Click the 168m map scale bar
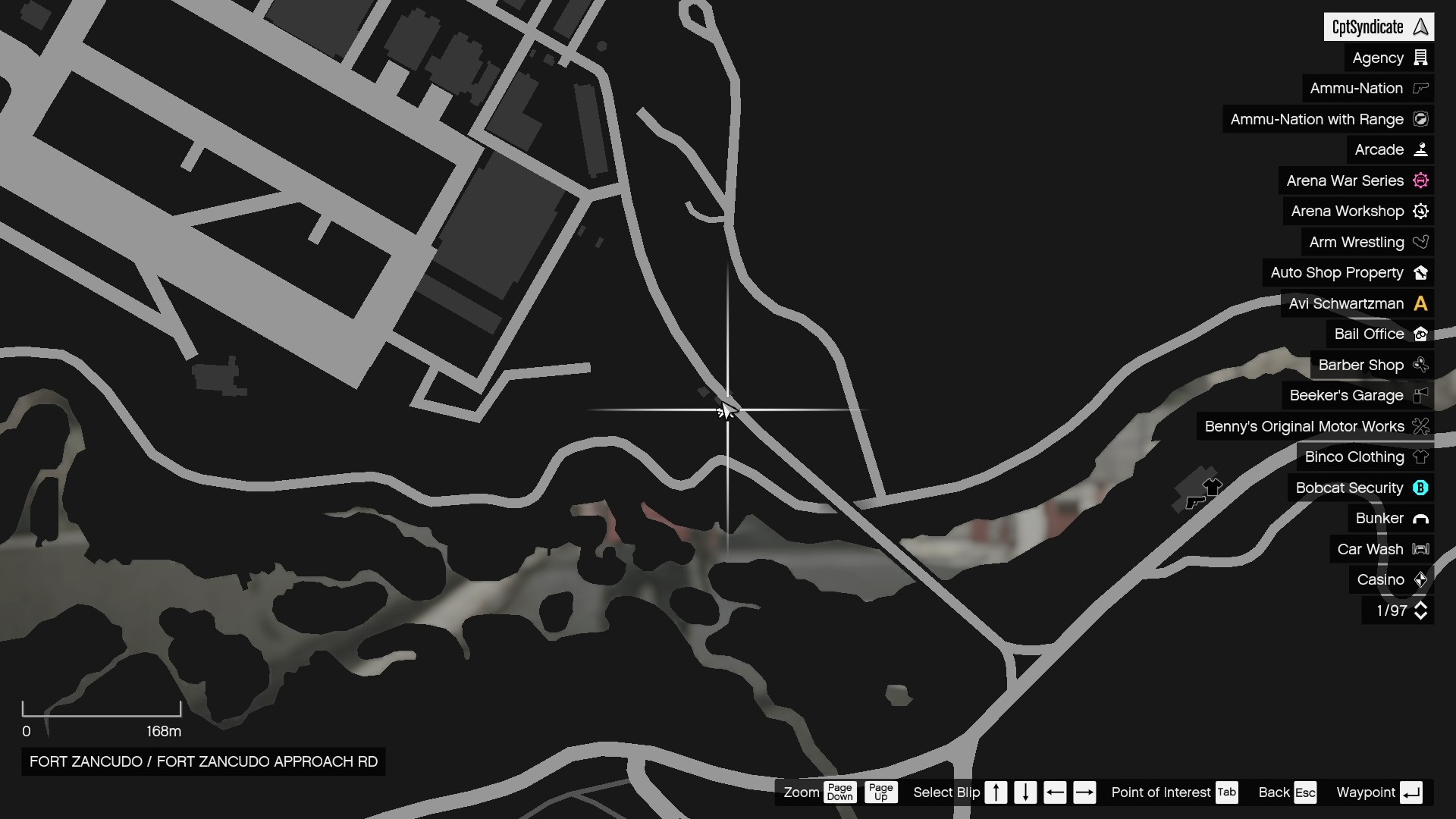Screen dimensions: 1456x819 (x=102, y=713)
